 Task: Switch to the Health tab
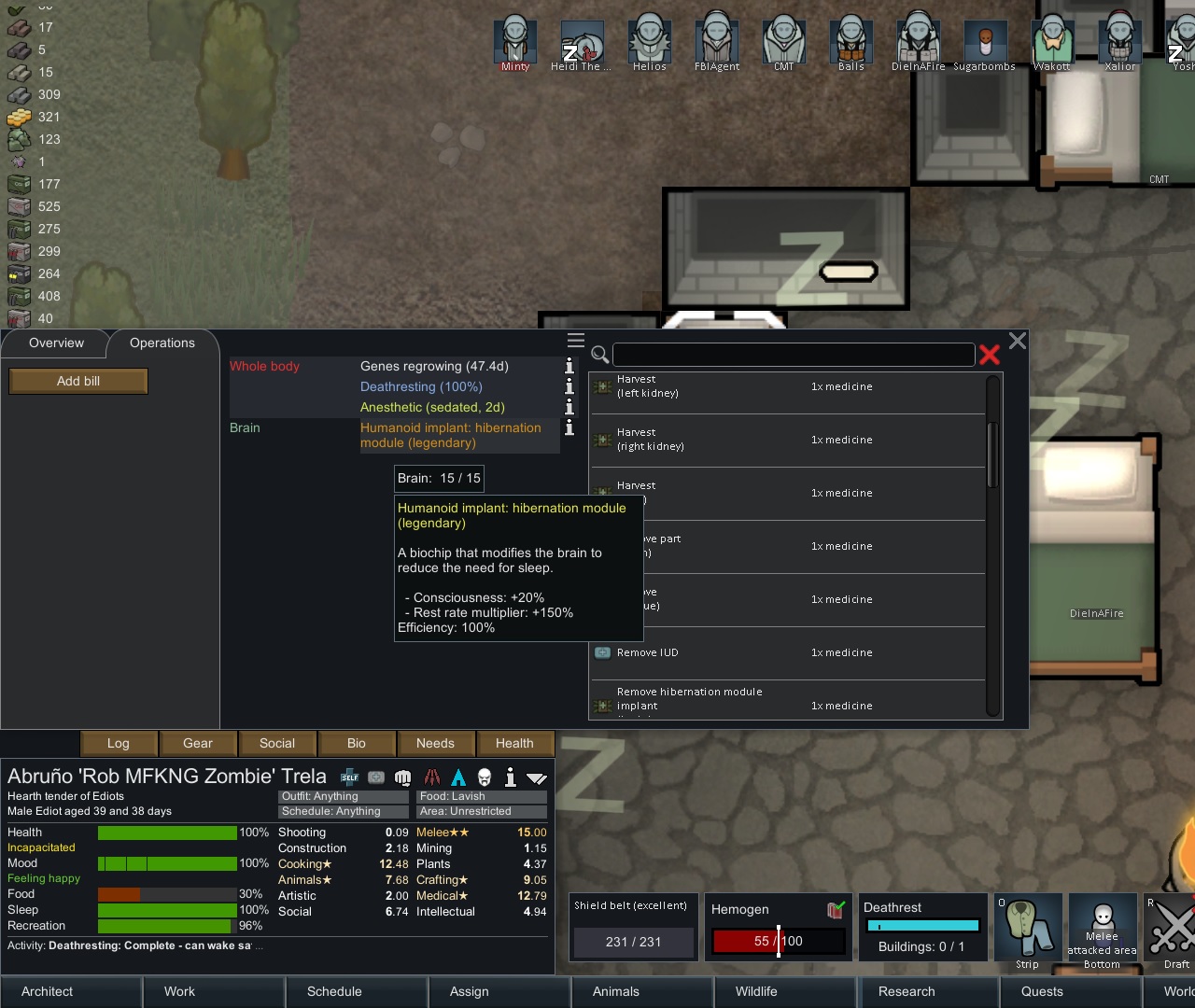(514, 743)
